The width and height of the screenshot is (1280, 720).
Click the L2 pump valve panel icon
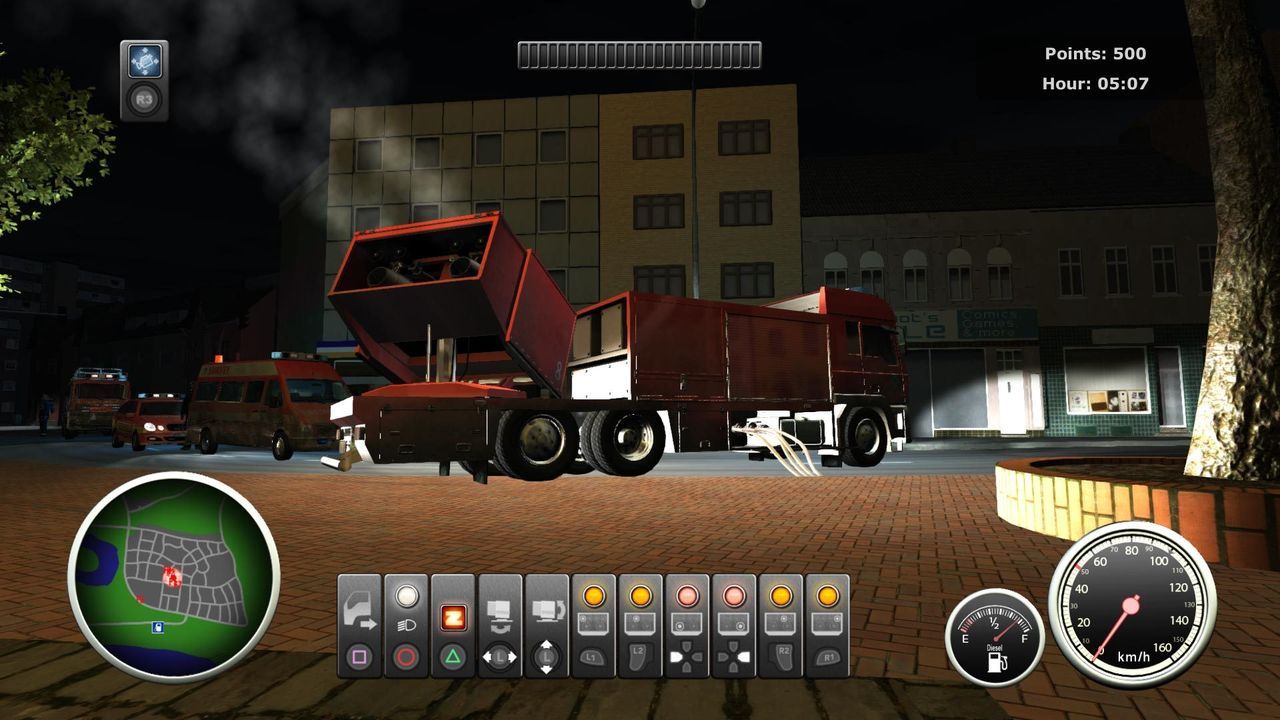[x=638, y=623]
